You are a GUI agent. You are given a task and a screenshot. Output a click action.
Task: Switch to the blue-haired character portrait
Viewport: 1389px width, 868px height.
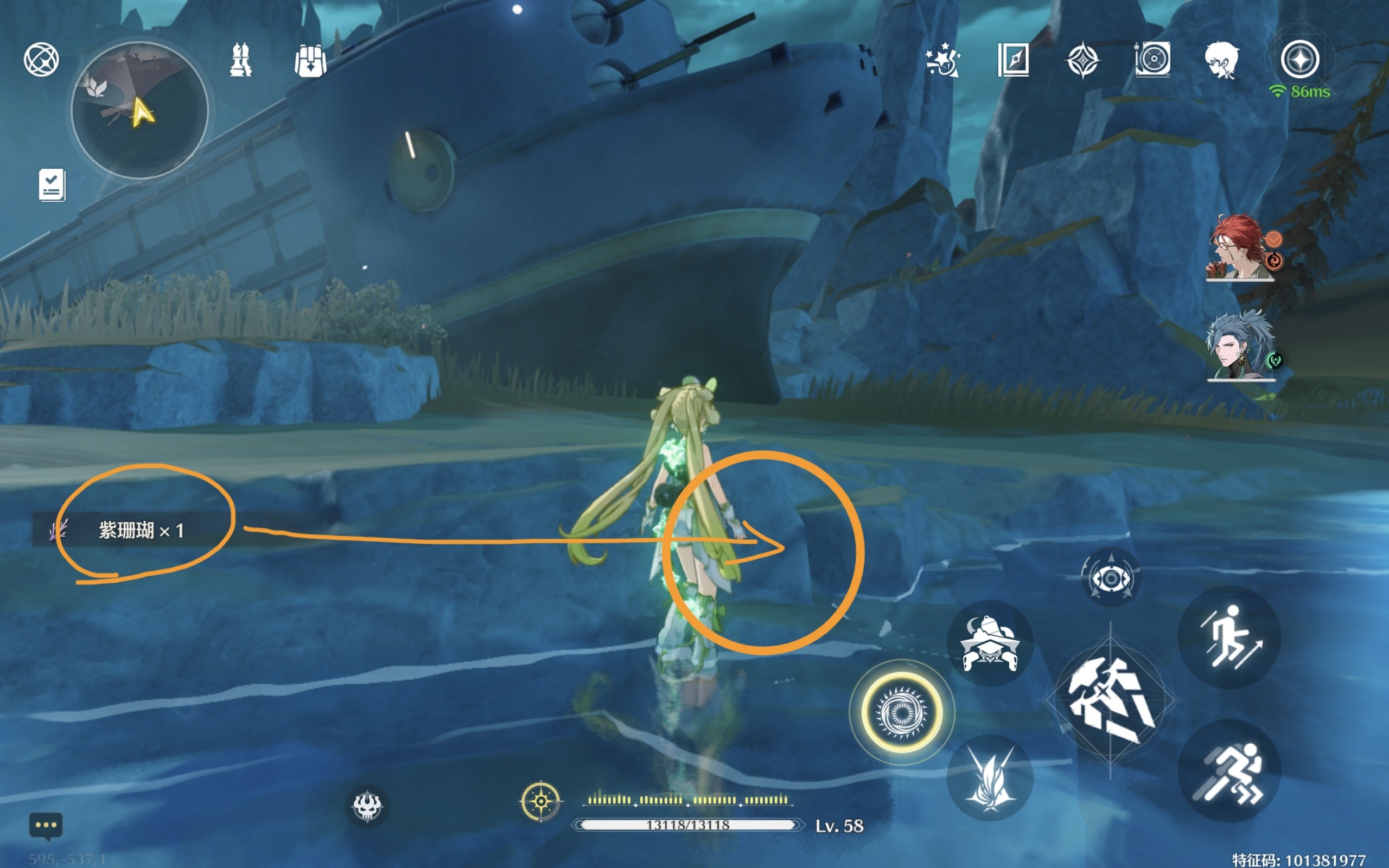(1241, 346)
